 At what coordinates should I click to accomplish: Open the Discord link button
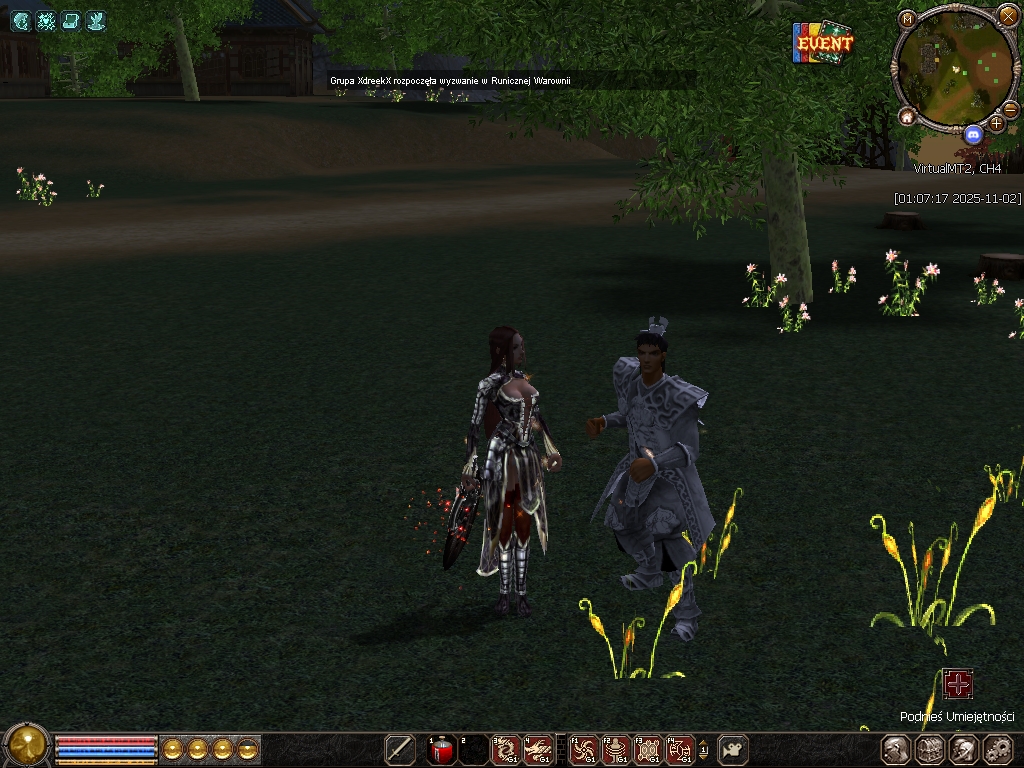973,134
